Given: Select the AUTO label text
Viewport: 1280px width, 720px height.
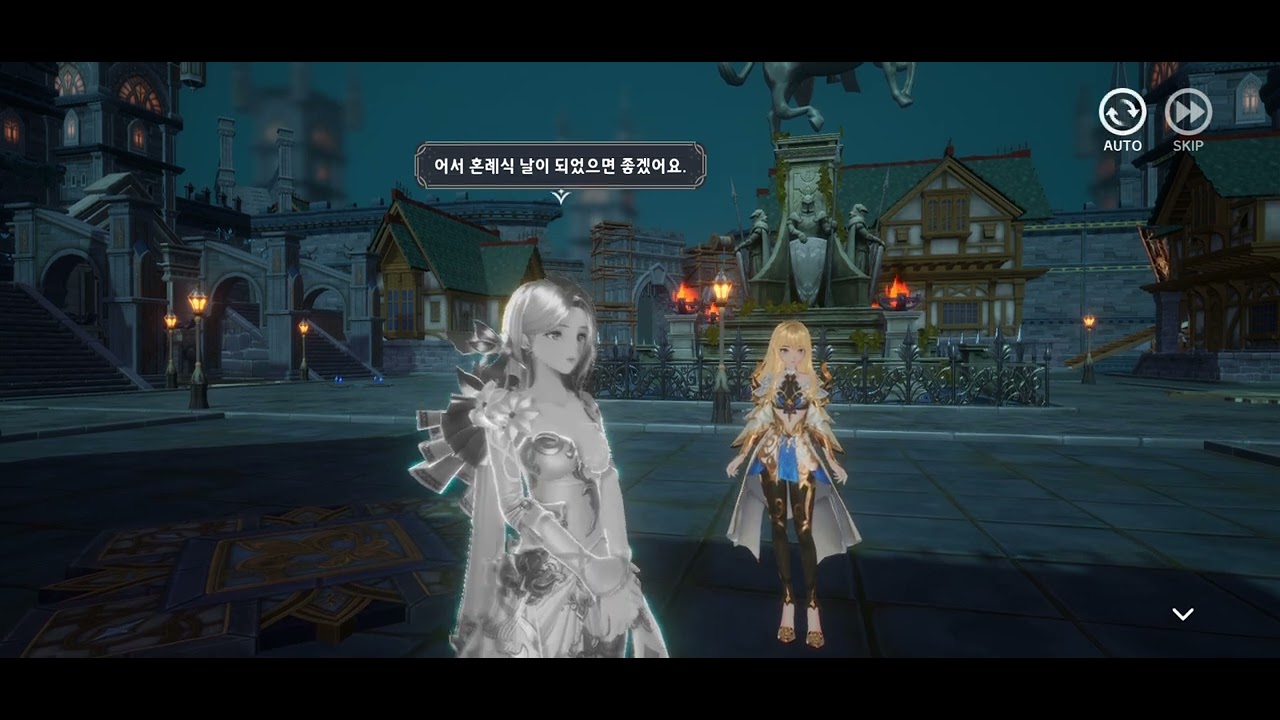Looking at the screenshot, I should pyautogui.click(x=1122, y=144).
